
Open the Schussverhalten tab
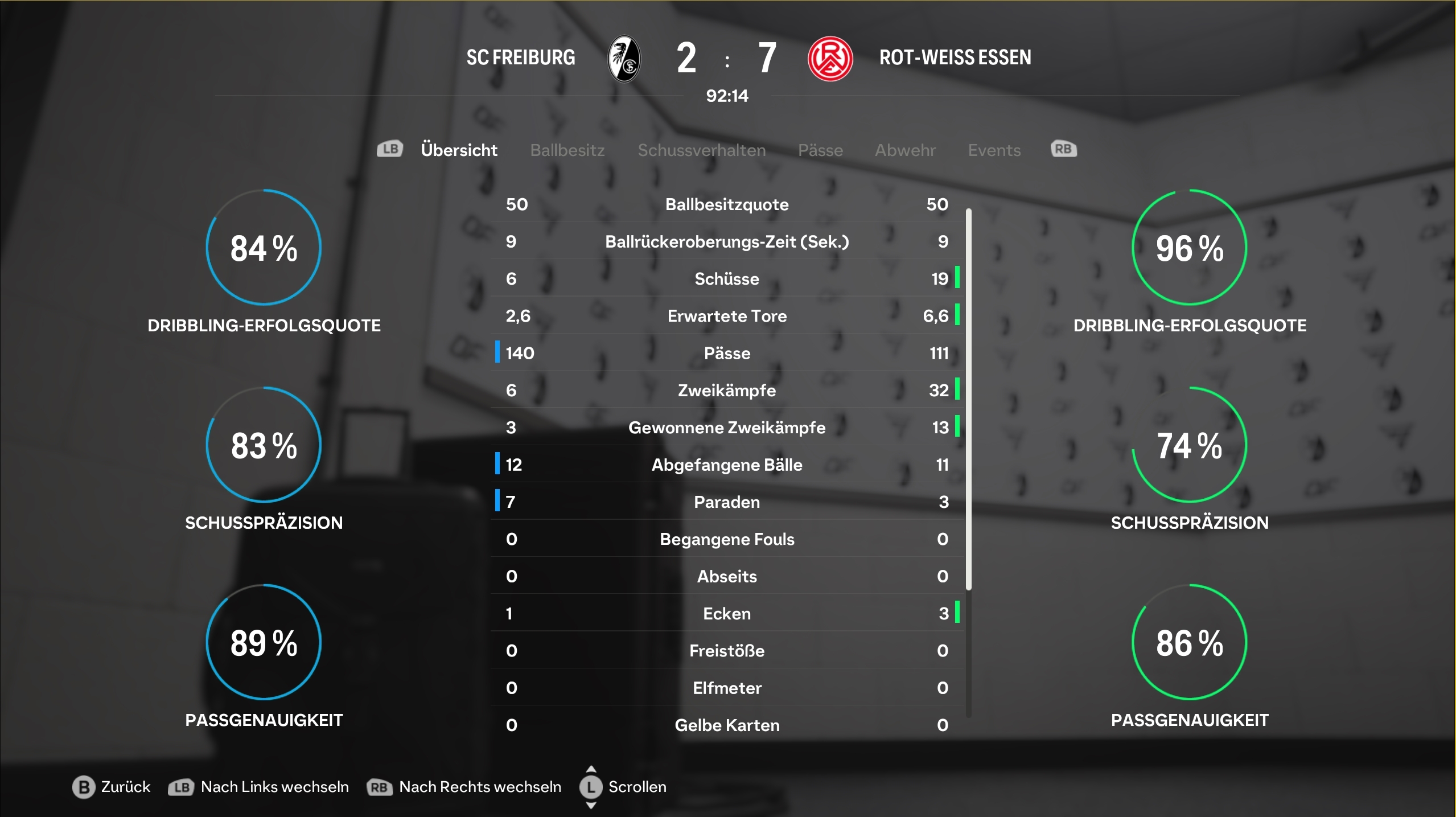[x=701, y=150]
